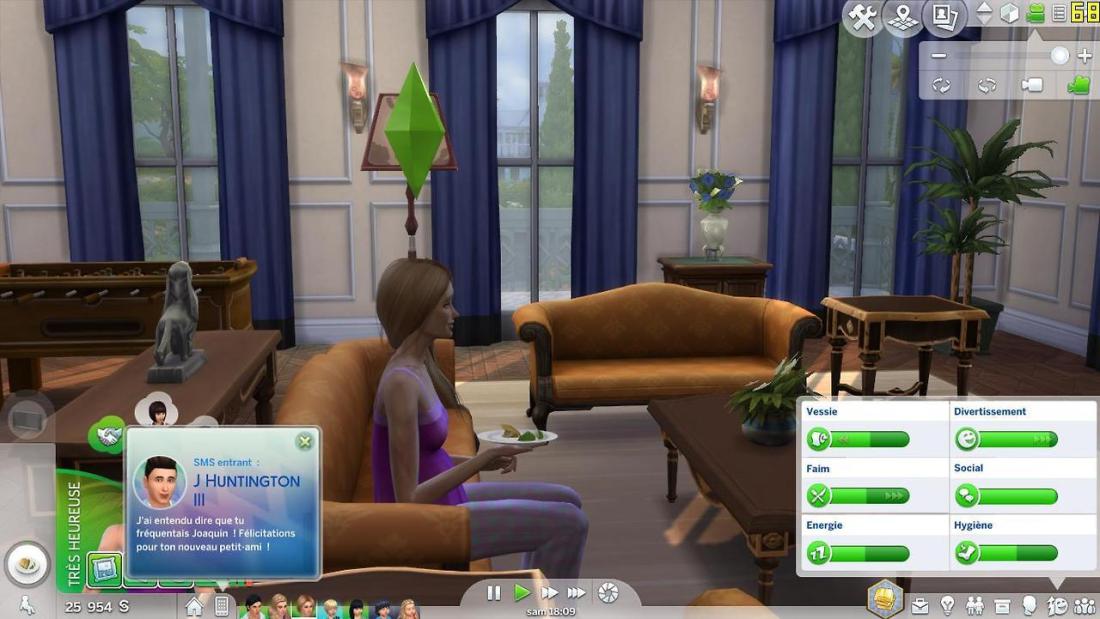Image resolution: width=1100 pixels, height=619 pixels.
Task: Click the camera zoom-in plus button
Action: (1085, 56)
